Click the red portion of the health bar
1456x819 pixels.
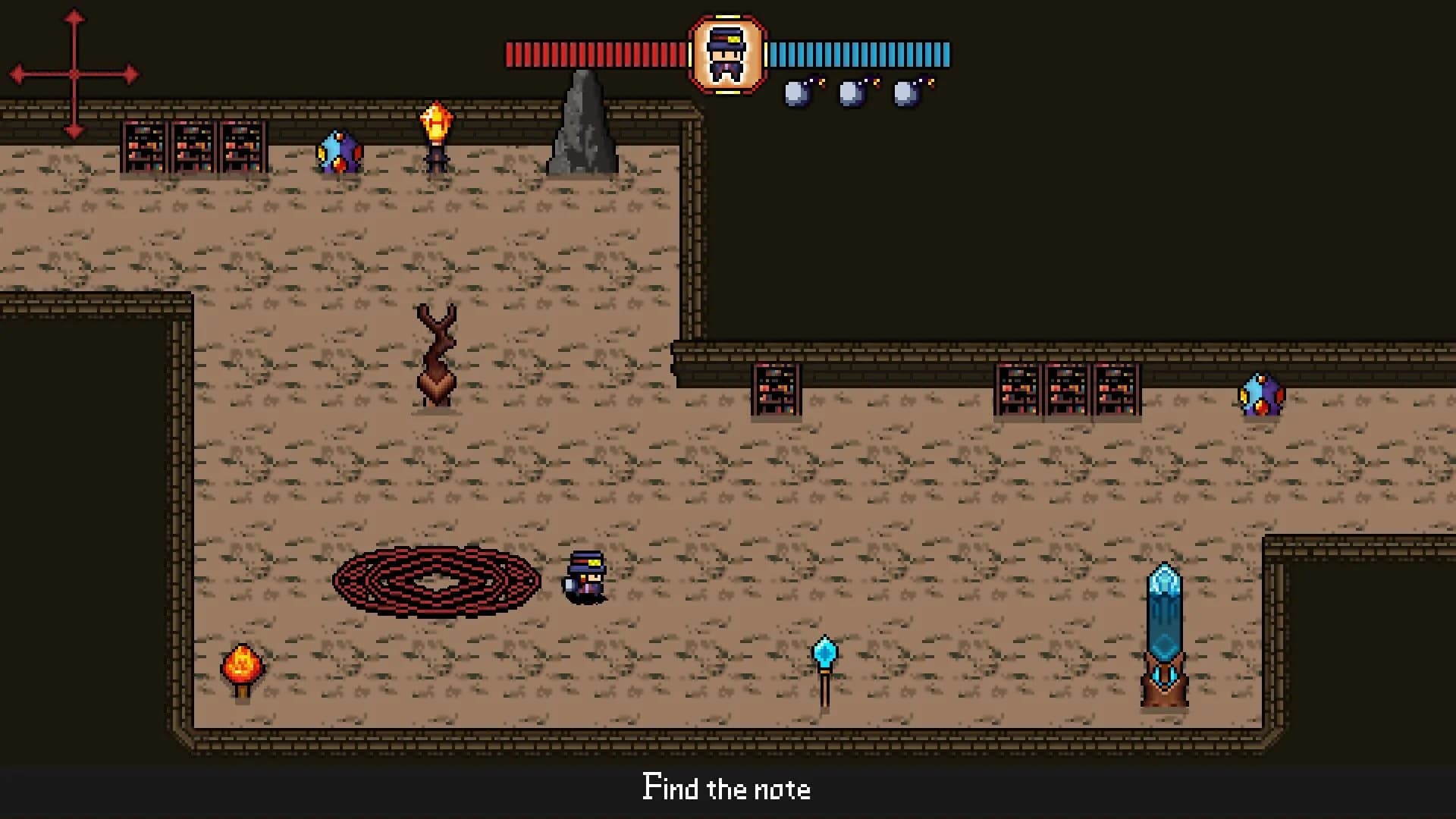(x=591, y=53)
